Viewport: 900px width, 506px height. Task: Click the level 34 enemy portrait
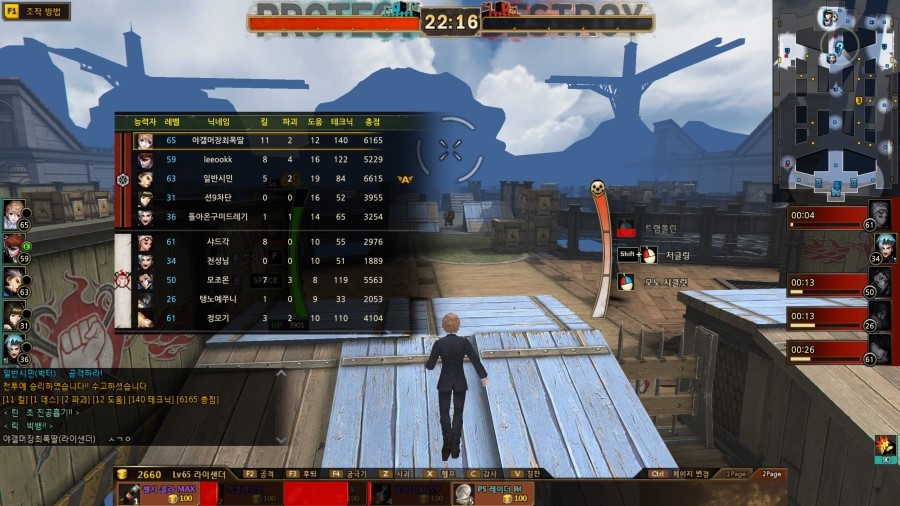[883, 246]
